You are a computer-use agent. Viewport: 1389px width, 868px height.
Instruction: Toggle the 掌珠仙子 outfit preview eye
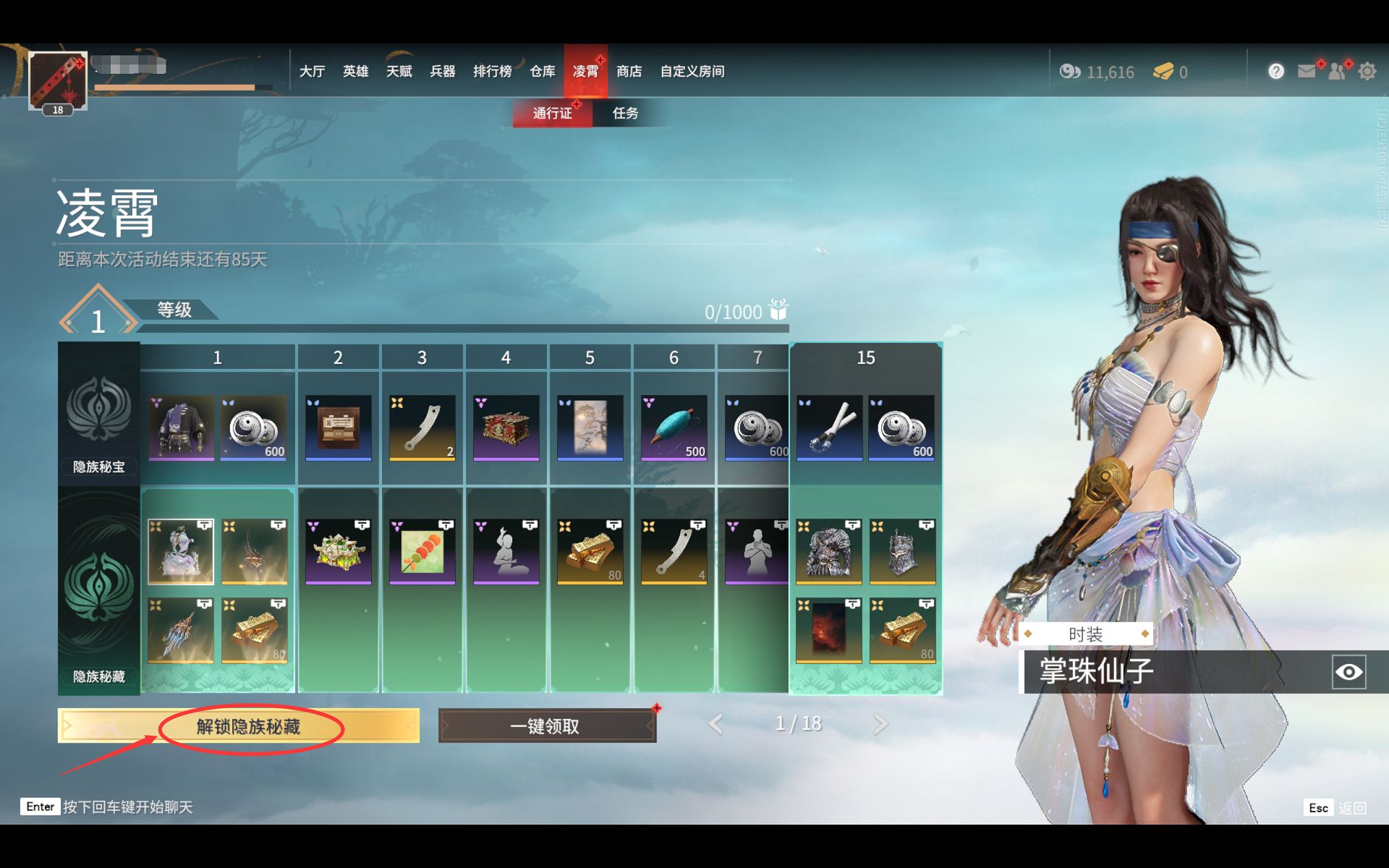coord(1348,672)
